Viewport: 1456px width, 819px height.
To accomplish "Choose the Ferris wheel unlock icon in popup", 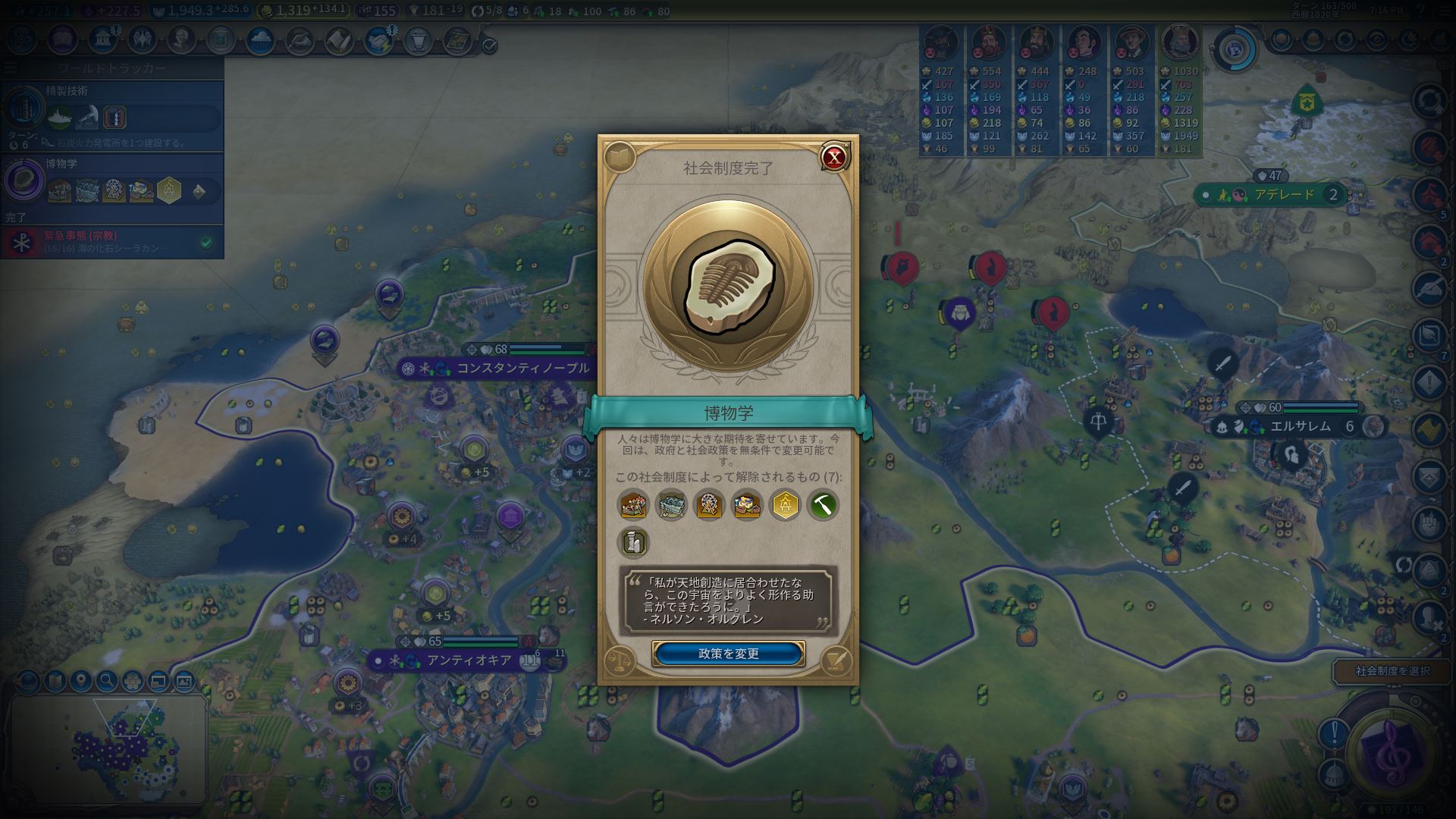I will tap(709, 504).
